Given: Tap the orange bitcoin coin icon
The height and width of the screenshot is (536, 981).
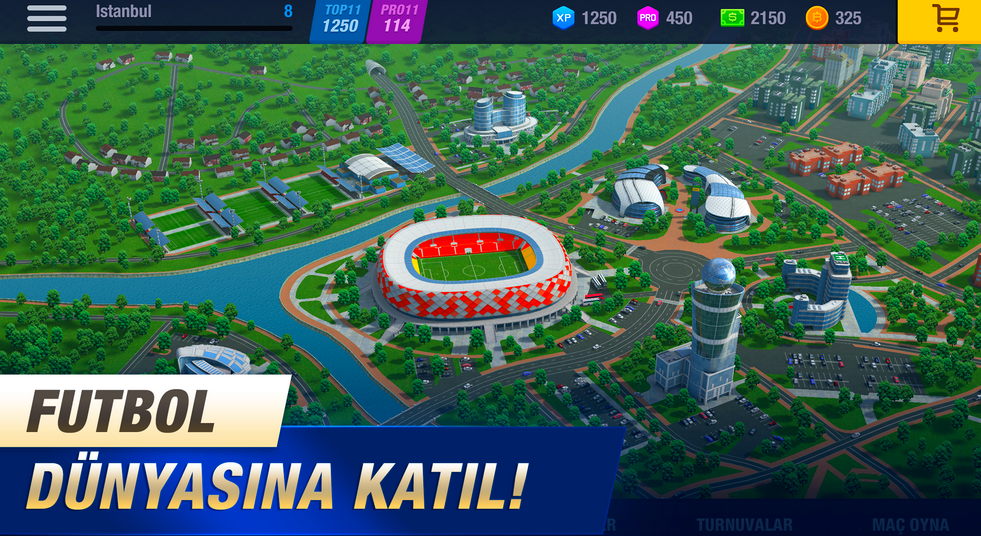Looking at the screenshot, I should (816, 18).
